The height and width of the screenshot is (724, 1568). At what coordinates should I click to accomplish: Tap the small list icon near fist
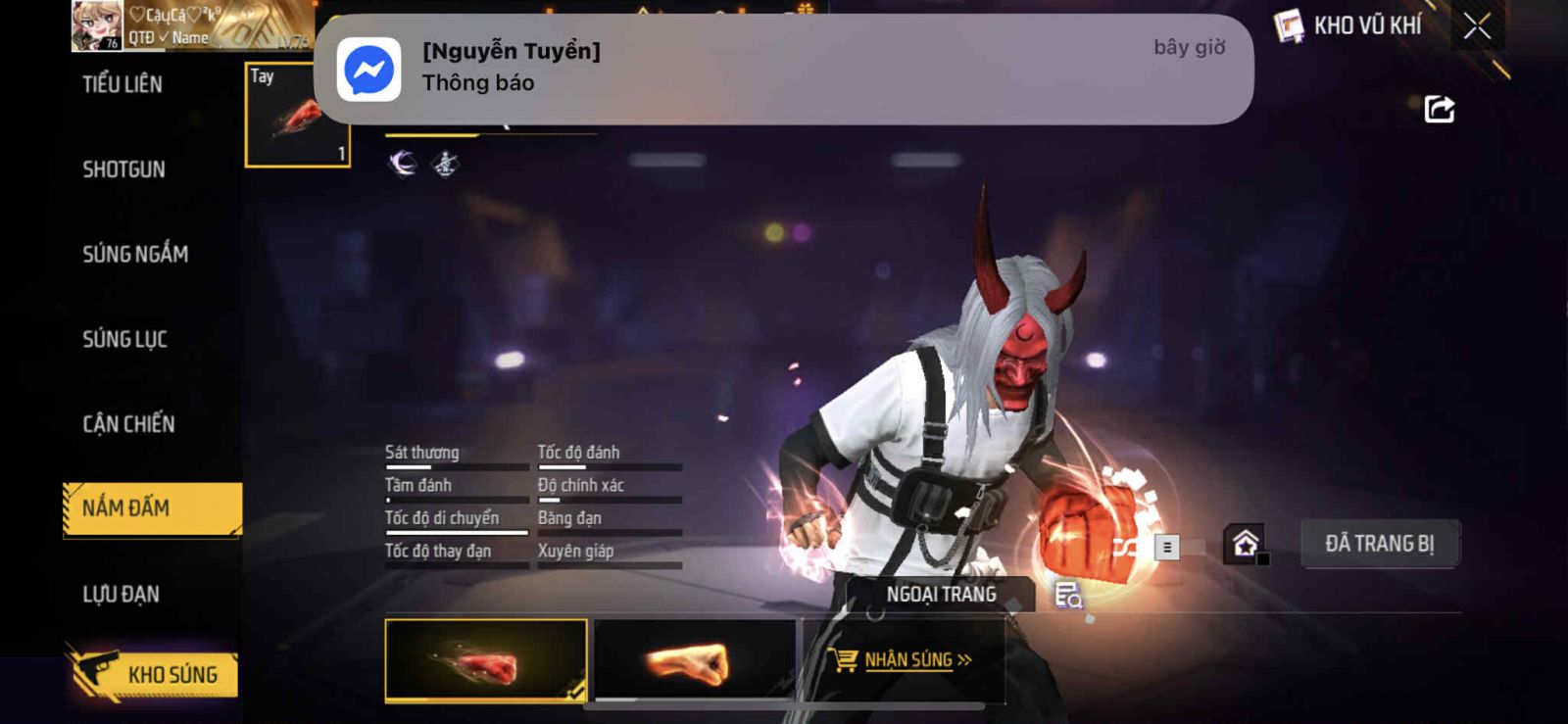coord(1166,548)
